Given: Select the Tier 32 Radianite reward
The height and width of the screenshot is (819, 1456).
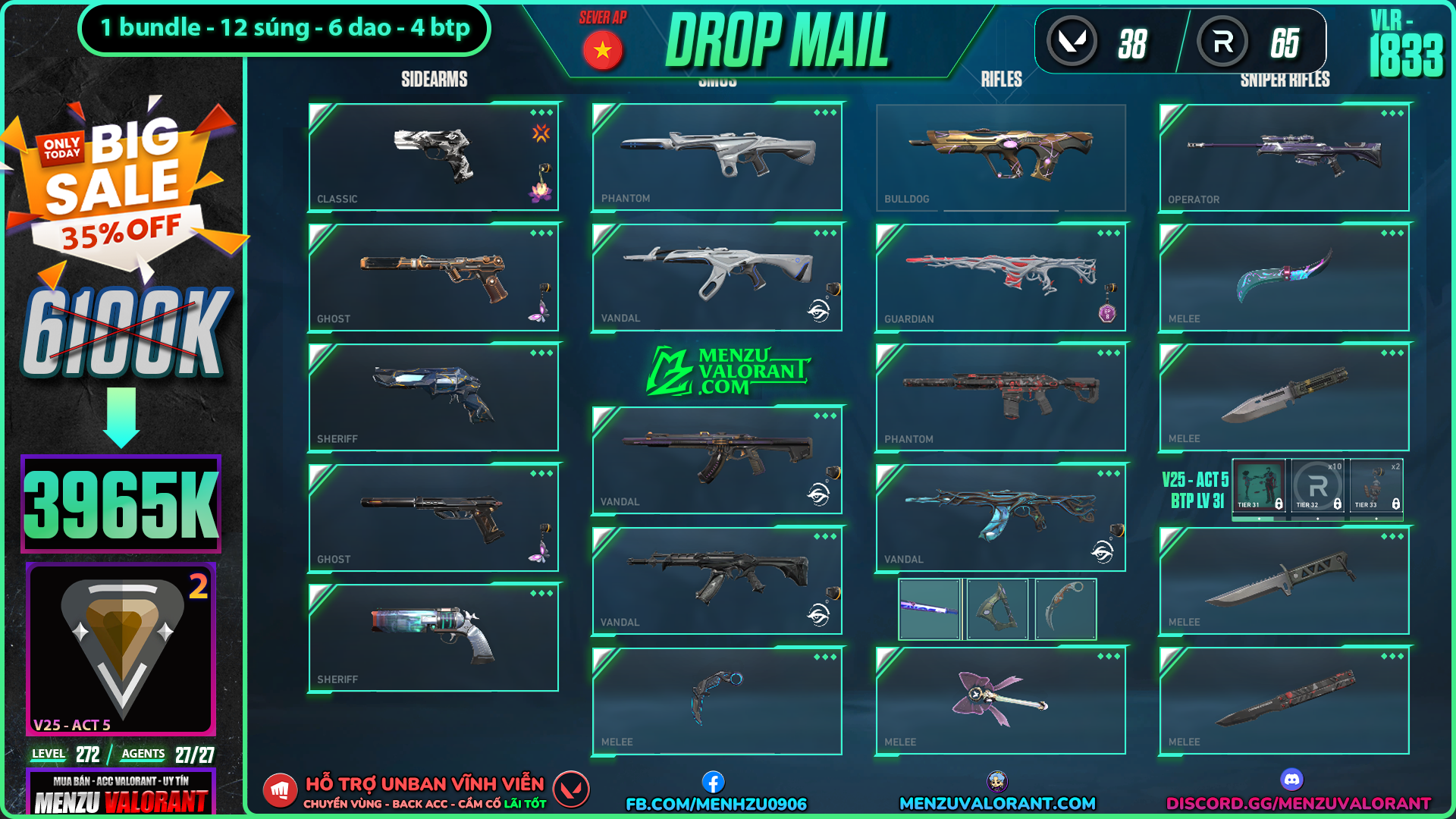Looking at the screenshot, I should 1318,487.
